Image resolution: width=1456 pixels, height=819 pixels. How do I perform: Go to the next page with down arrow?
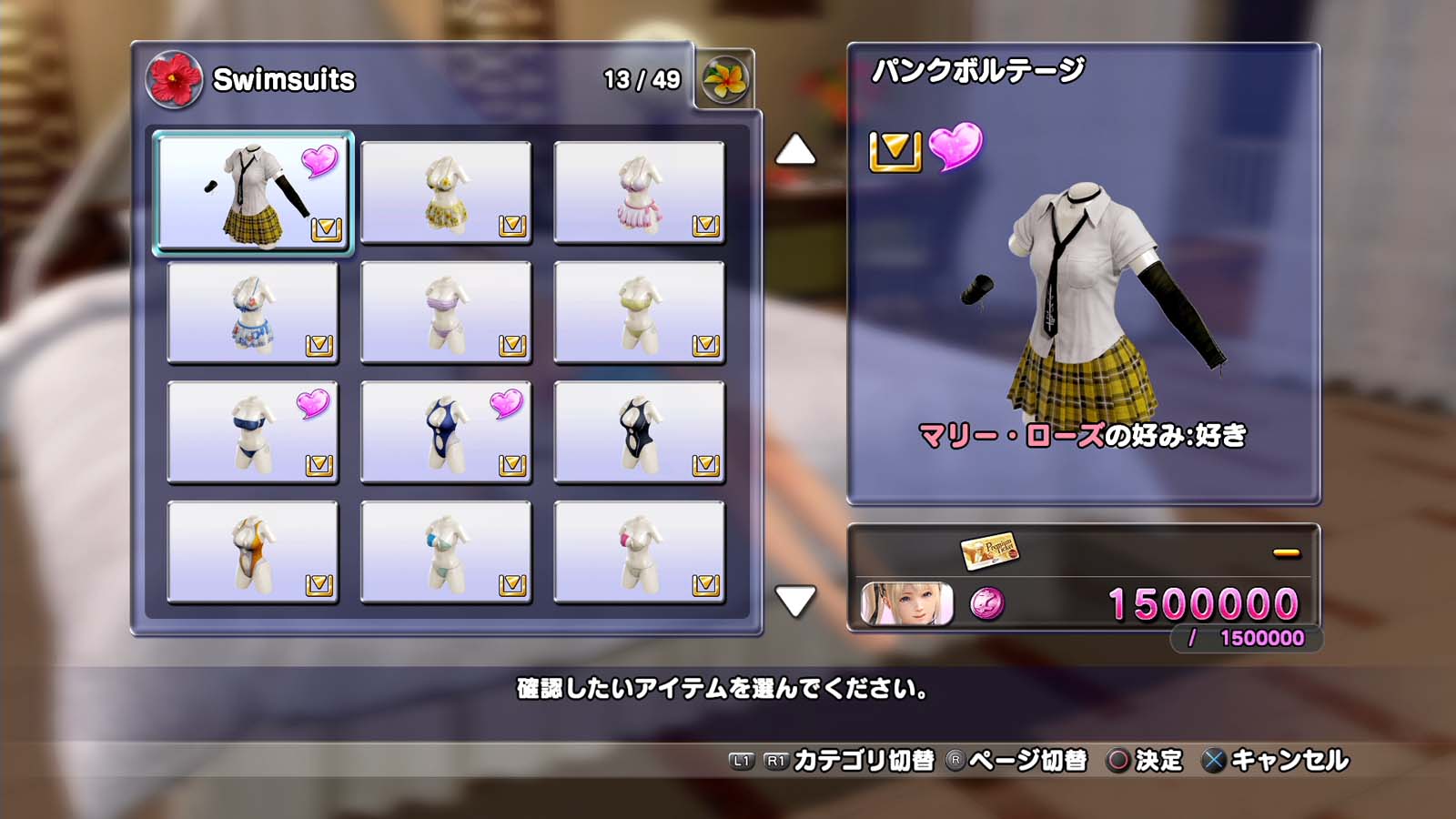coord(795,601)
